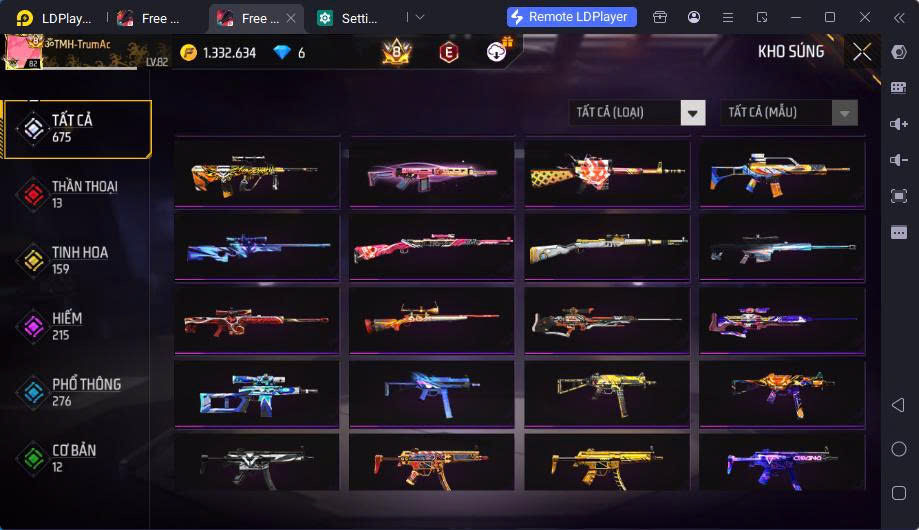919x530 pixels.
Task: Open the download icon with gift
Action: pyautogui.click(x=497, y=52)
